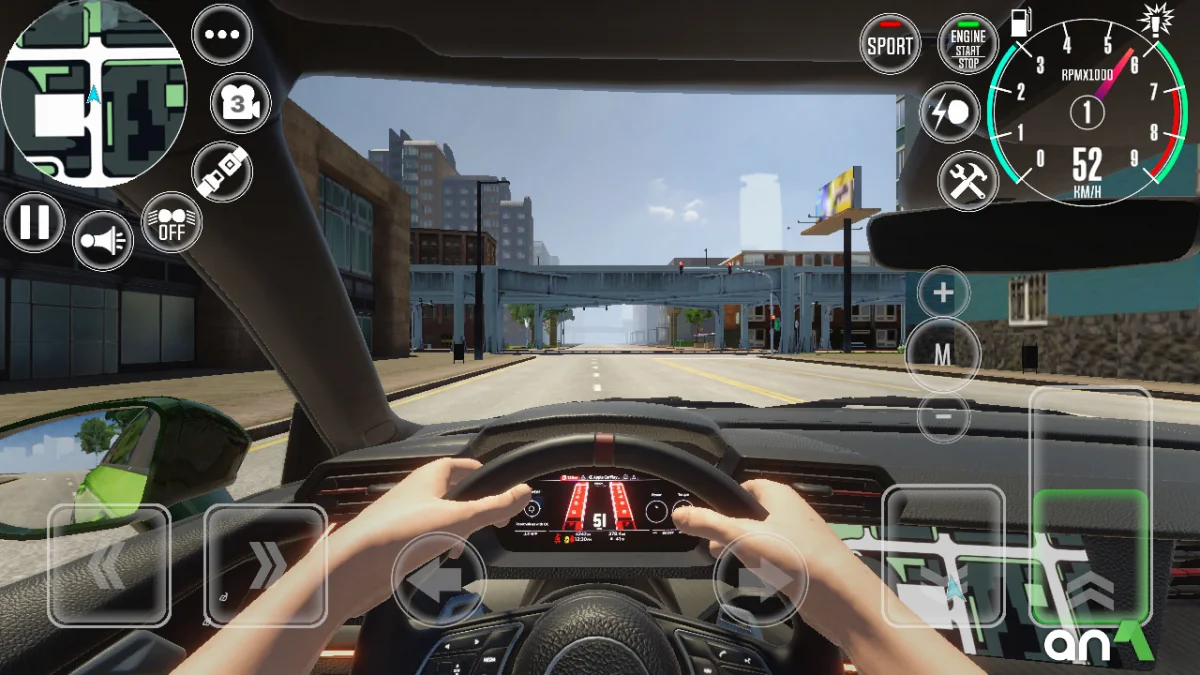Tap the Engine Start Stop button
The height and width of the screenshot is (675, 1200).
coord(968,44)
